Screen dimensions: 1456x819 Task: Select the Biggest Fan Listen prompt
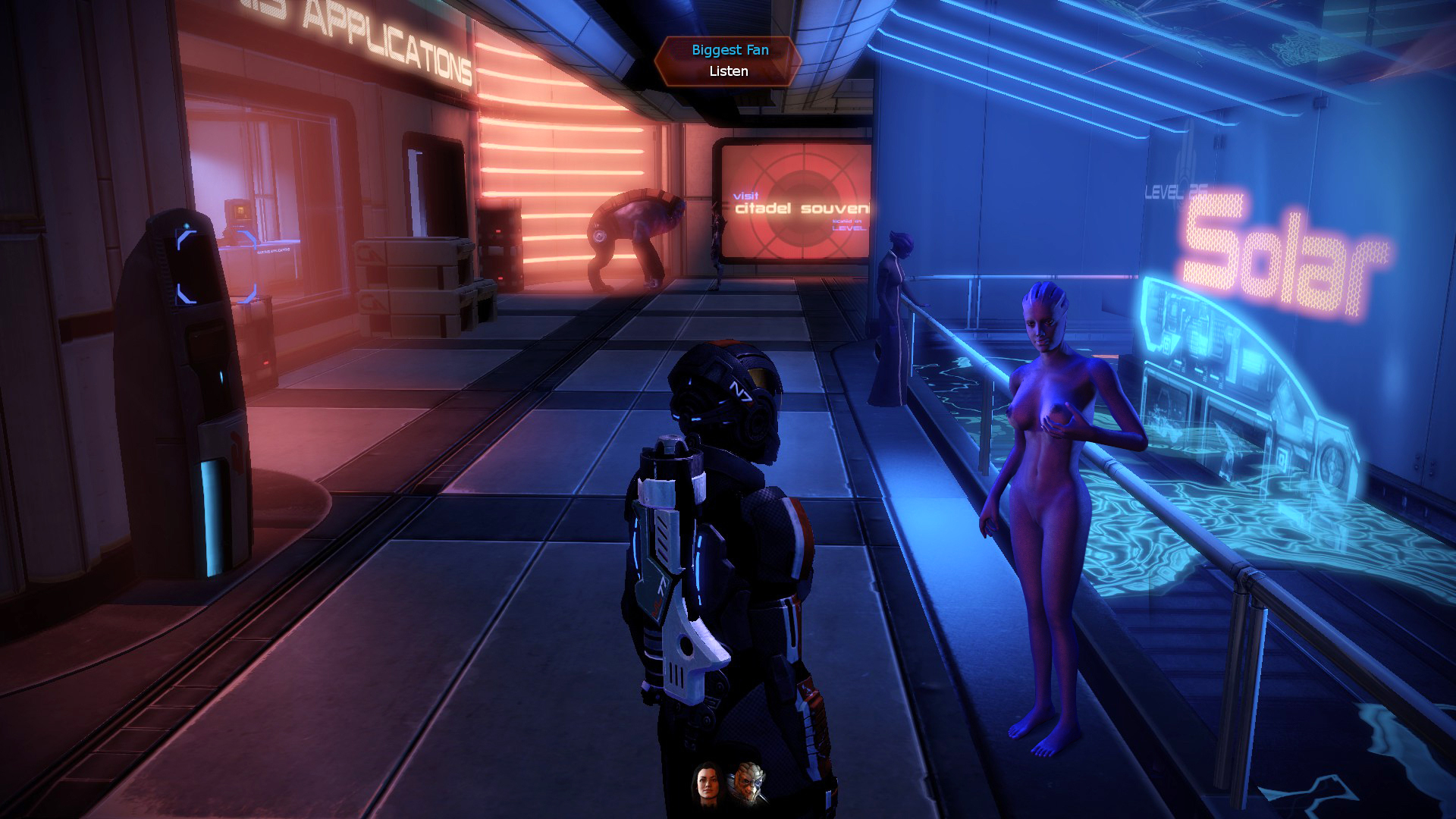click(728, 61)
